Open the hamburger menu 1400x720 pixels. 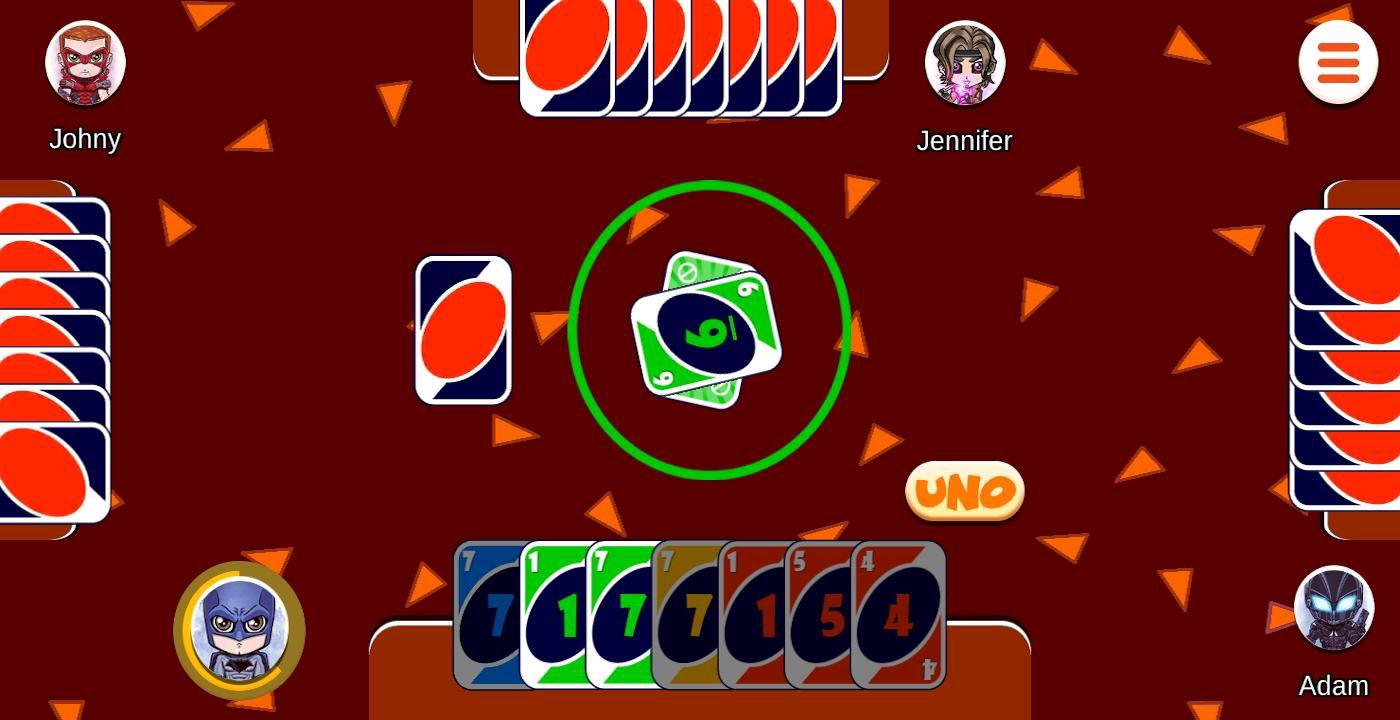[1337, 62]
